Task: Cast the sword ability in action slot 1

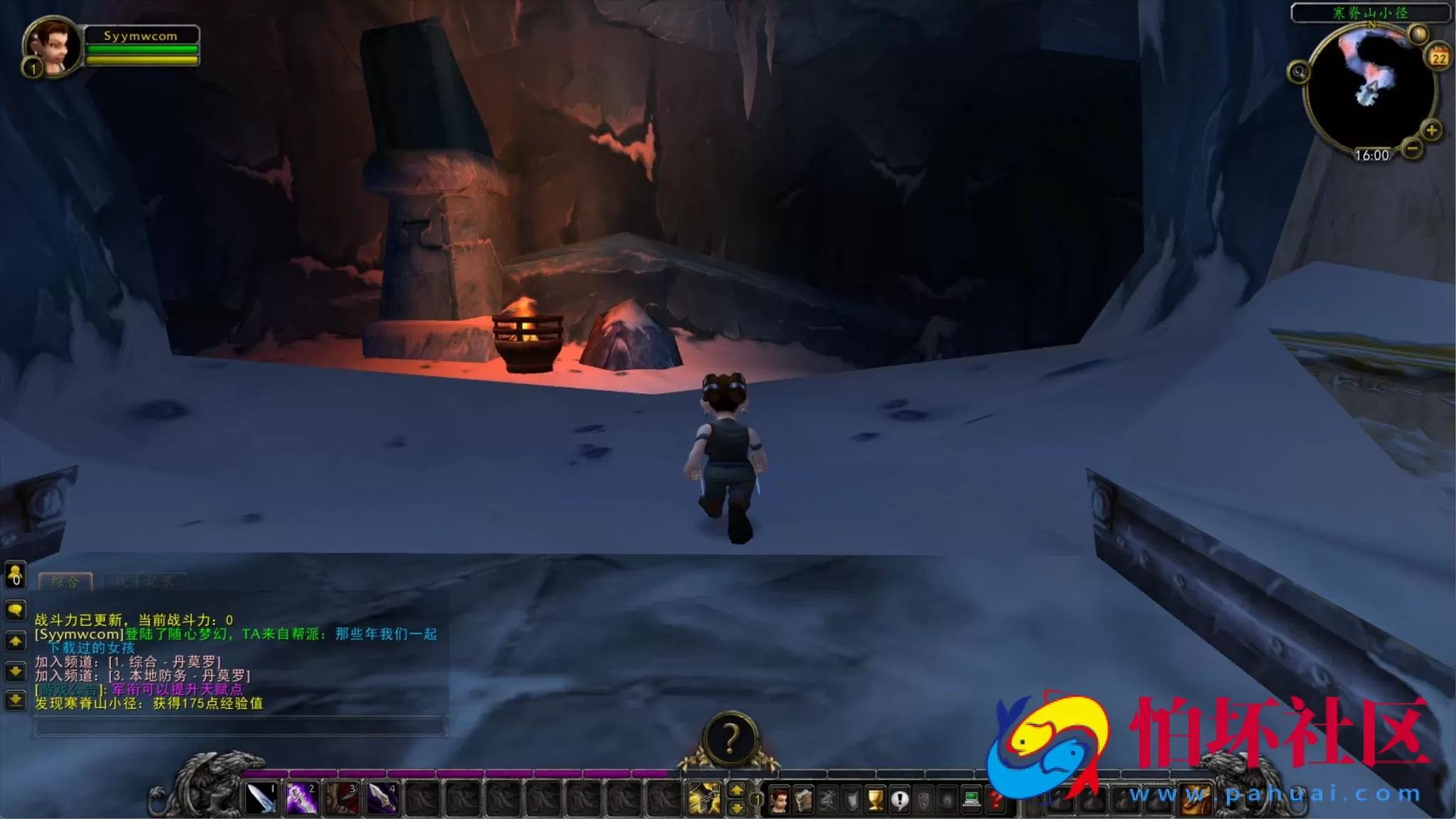Action: pos(262,798)
